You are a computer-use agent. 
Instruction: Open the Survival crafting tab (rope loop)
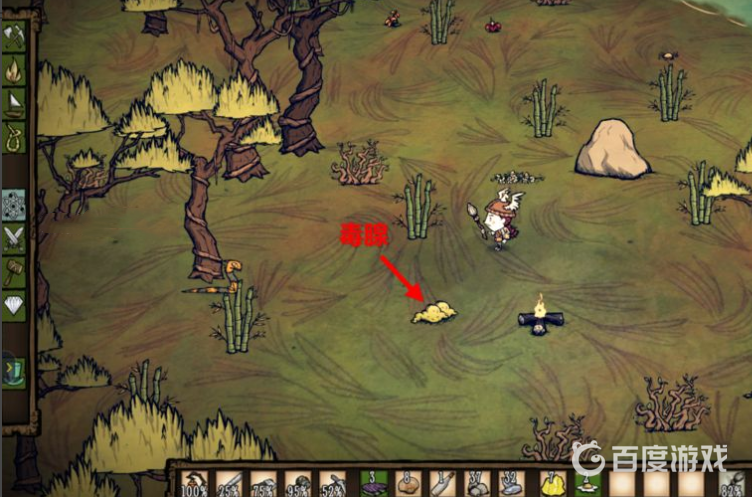15,136
